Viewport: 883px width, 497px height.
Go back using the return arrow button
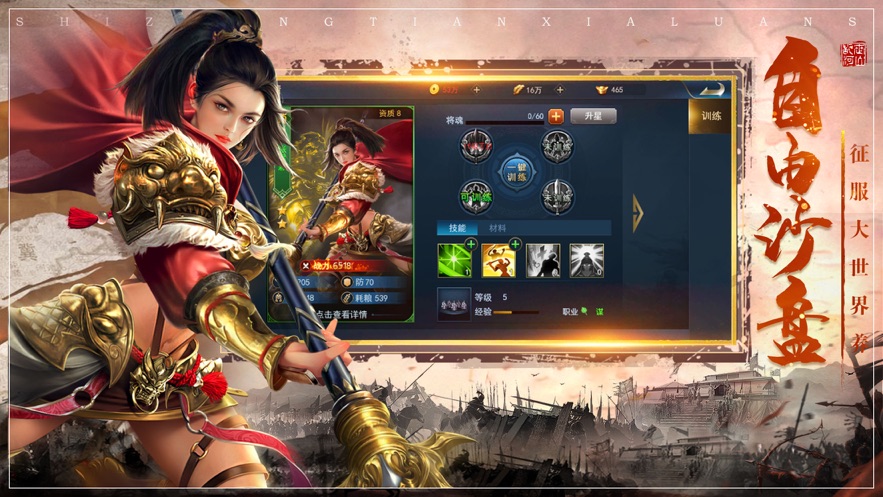(715, 89)
